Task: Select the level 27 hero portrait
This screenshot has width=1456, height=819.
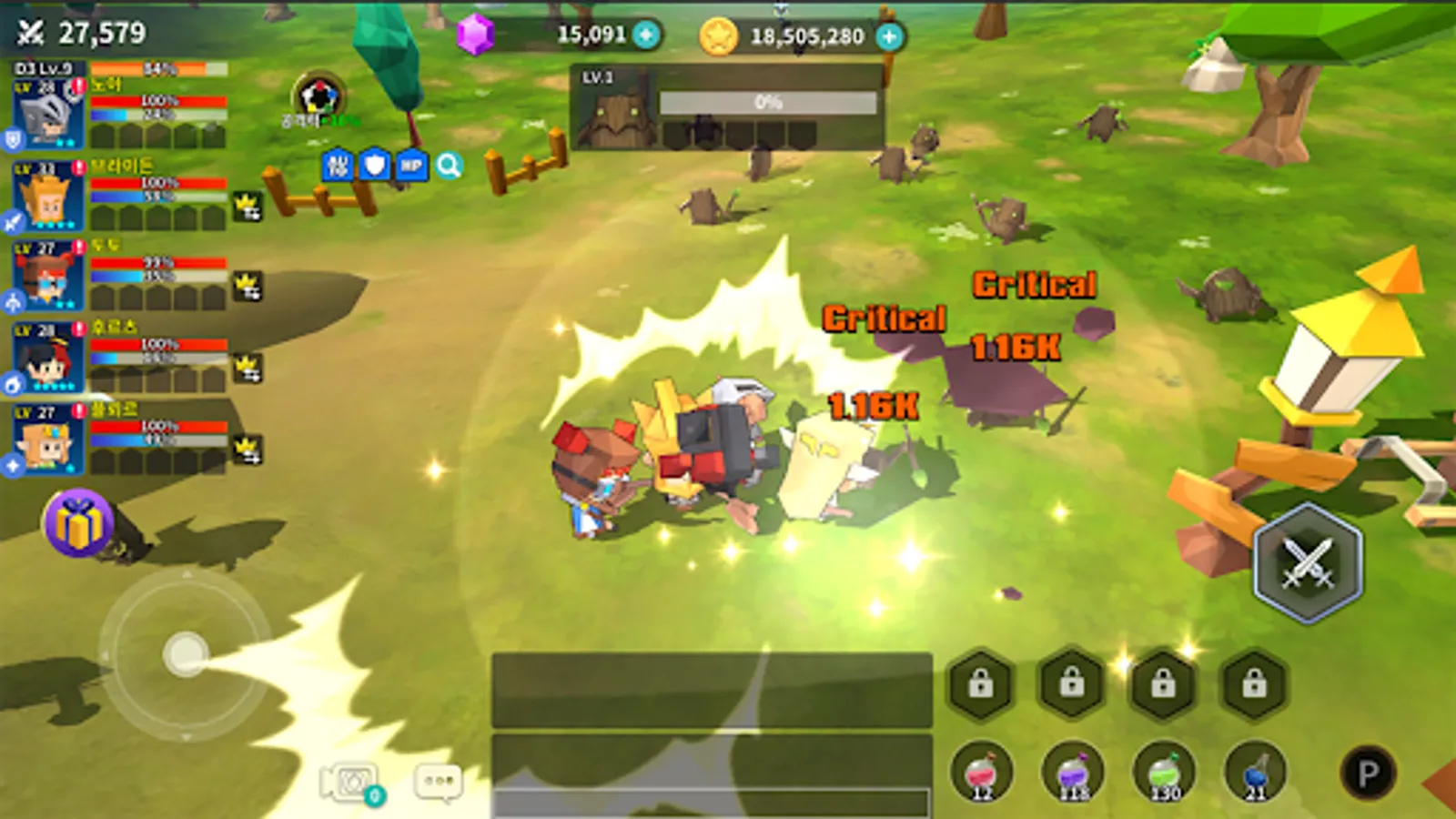Action: coord(45,273)
